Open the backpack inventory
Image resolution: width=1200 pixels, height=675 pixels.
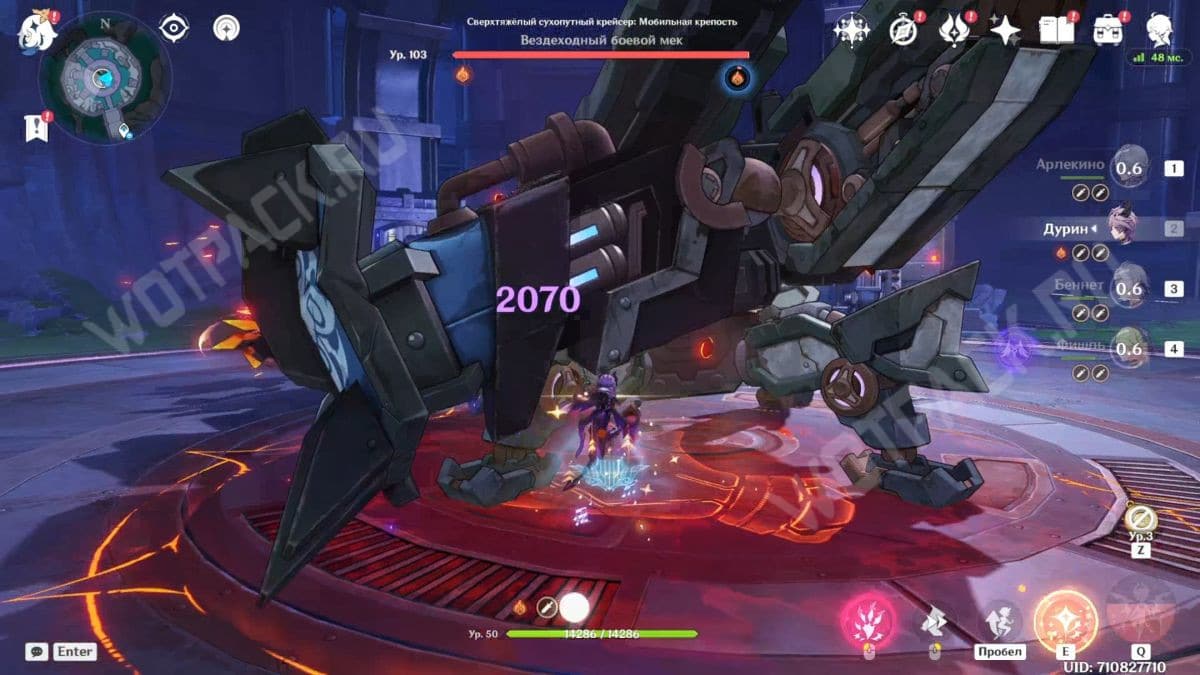[1107, 30]
